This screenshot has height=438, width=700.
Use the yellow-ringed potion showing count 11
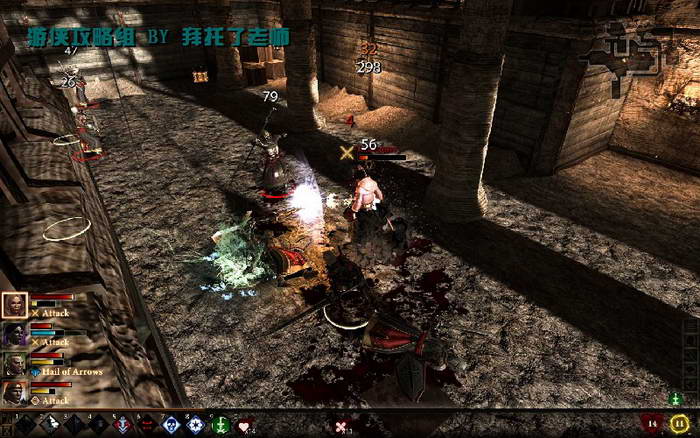680,424
